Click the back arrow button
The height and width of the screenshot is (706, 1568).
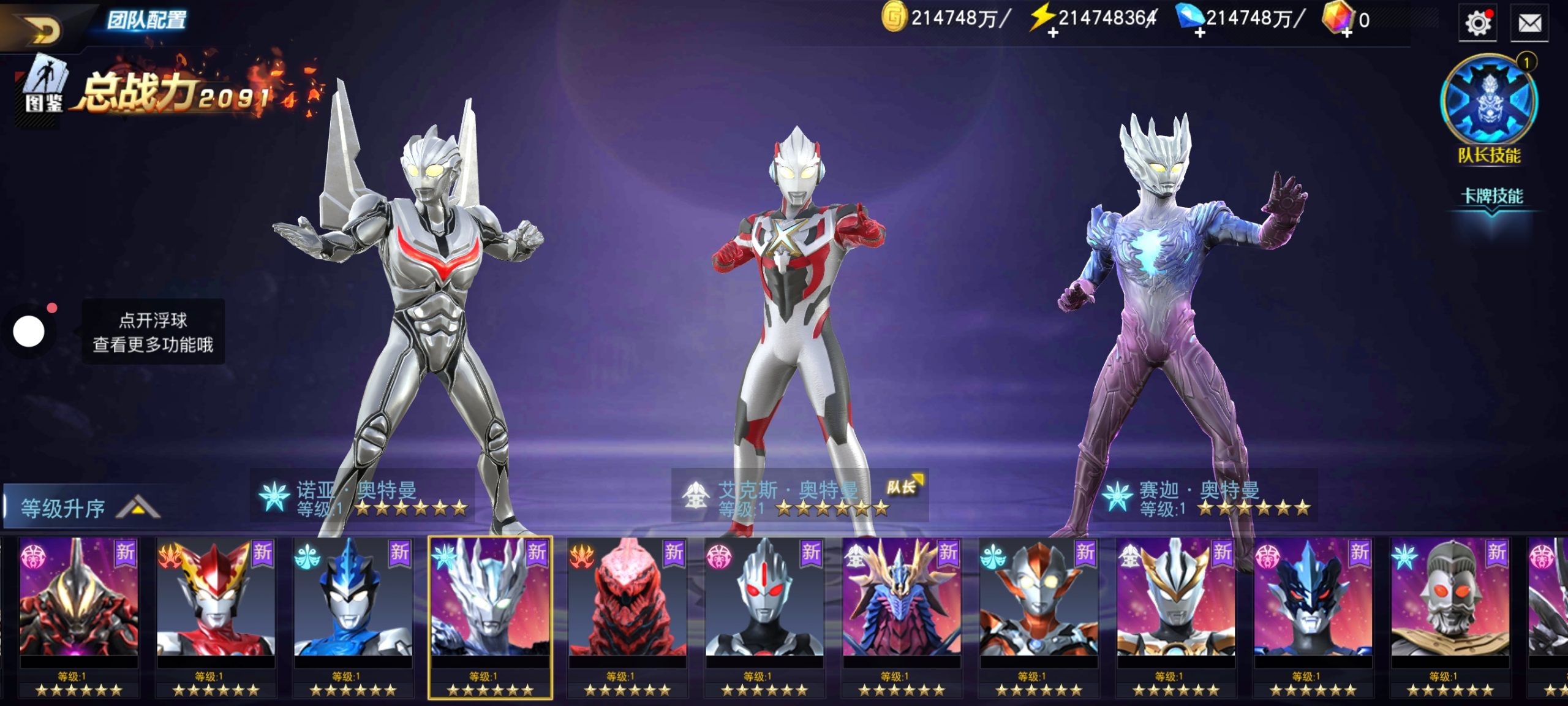[43, 28]
